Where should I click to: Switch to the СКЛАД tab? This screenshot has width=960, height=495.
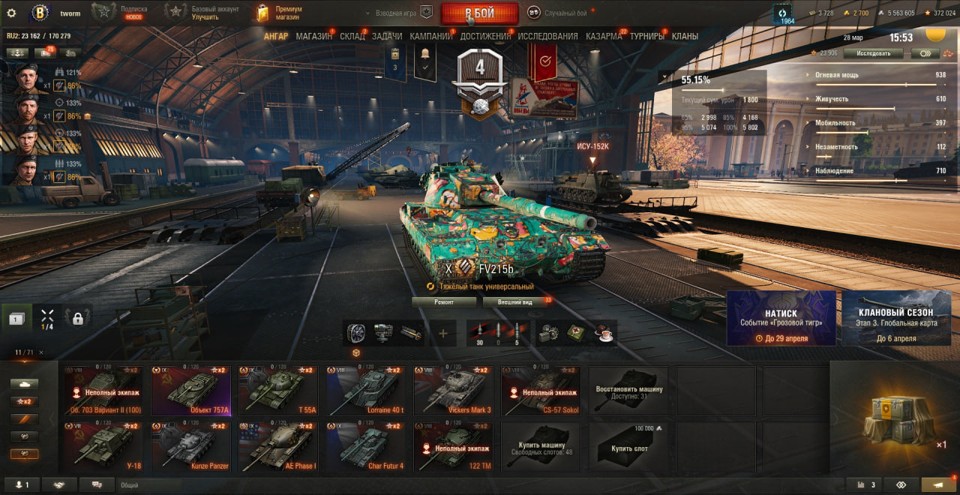(x=352, y=37)
